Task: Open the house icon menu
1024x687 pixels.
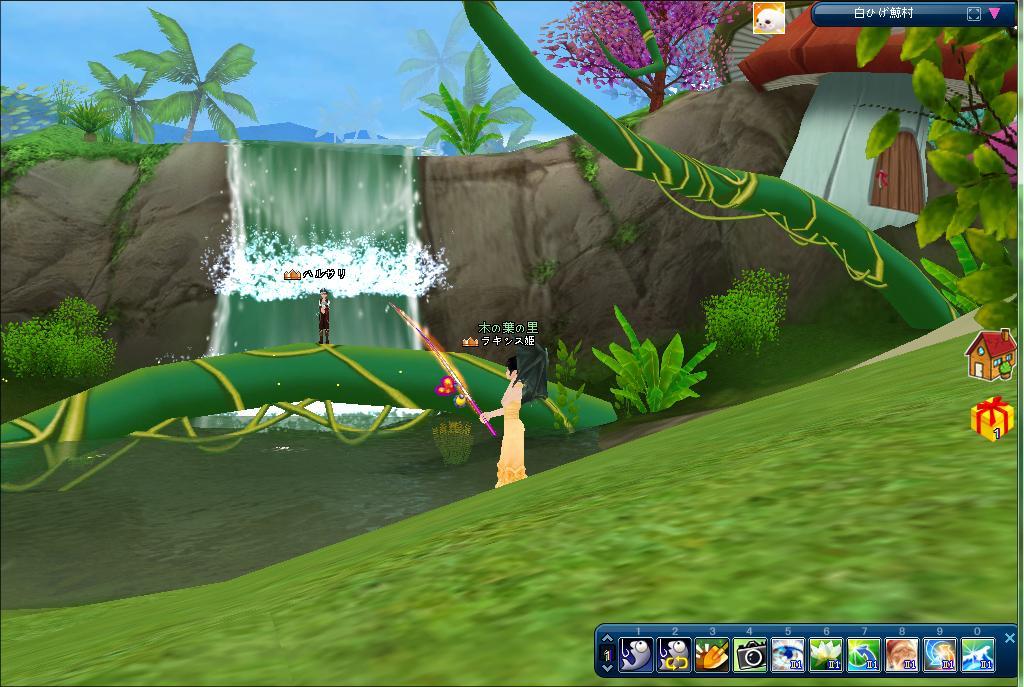Action: pos(990,356)
